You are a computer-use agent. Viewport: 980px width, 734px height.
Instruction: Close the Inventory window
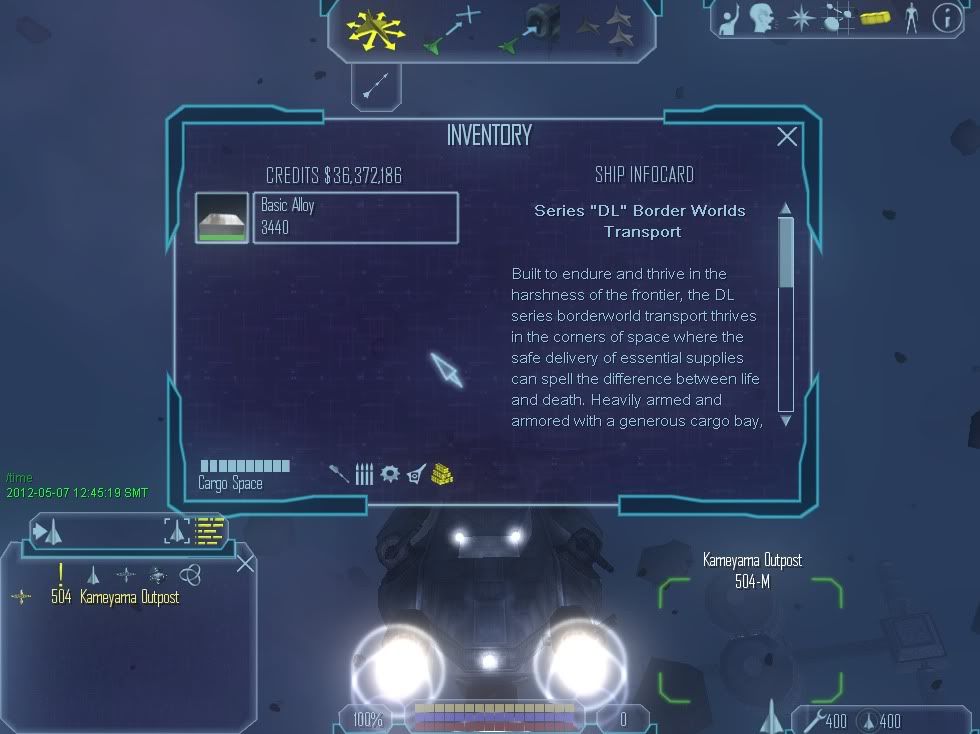(x=787, y=137)
